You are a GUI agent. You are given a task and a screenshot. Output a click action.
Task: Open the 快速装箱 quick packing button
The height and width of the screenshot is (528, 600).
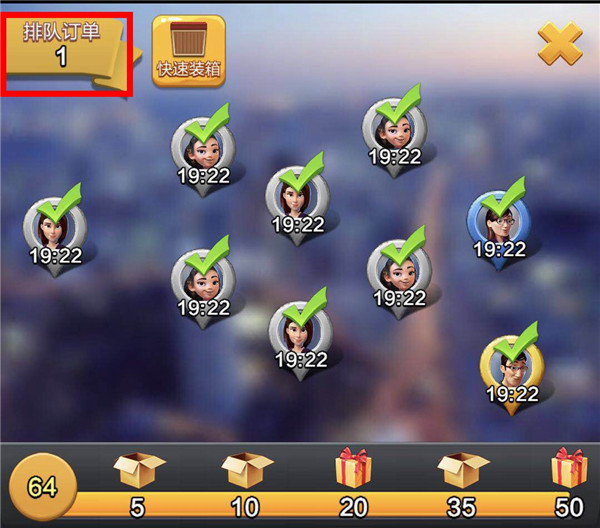188,50
